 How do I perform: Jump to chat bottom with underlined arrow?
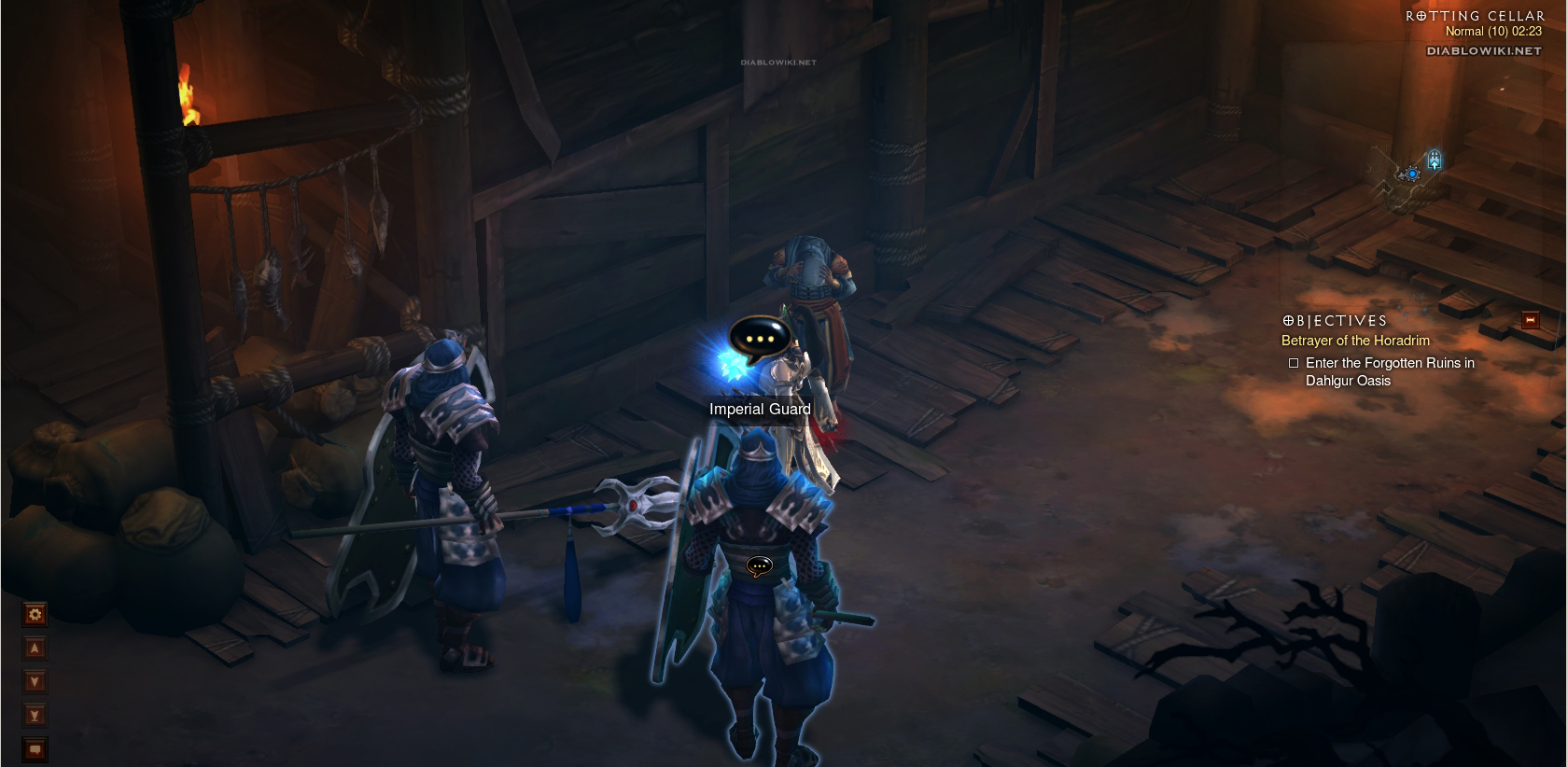click(x=35, y=716)
